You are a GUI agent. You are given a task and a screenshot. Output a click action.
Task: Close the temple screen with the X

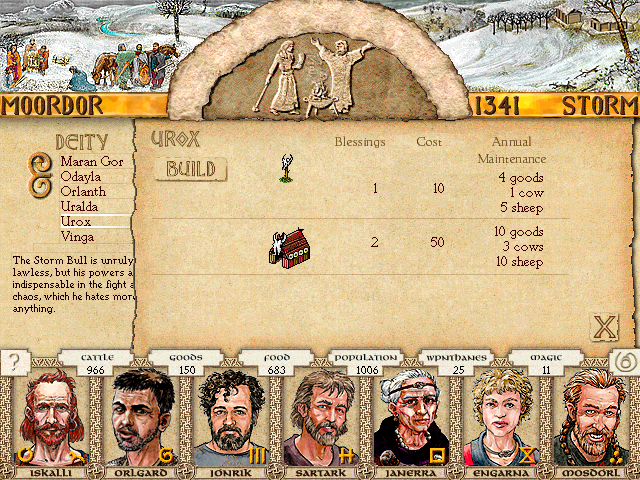(603, 326)
